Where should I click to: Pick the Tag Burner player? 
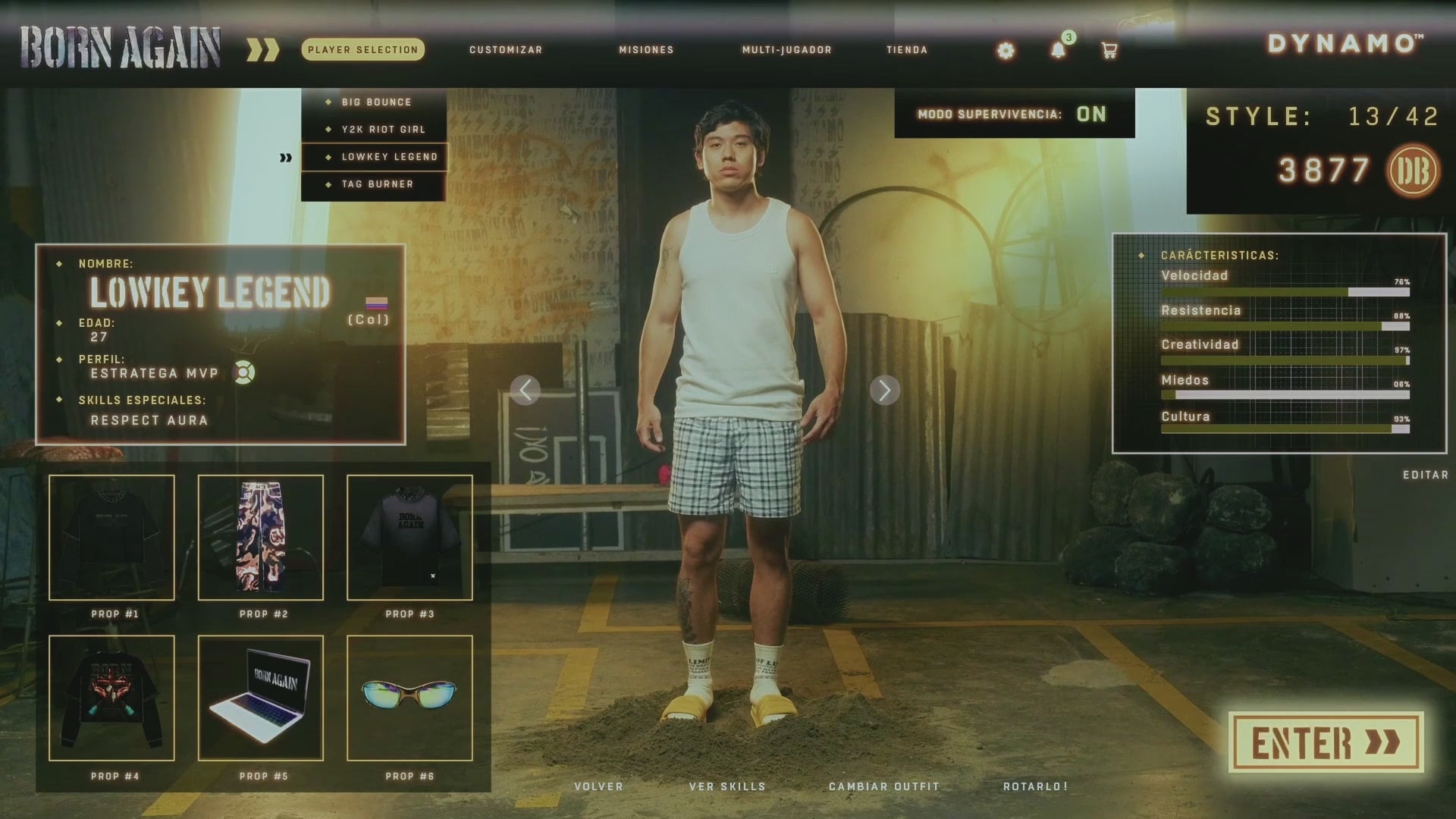[377, 184]
